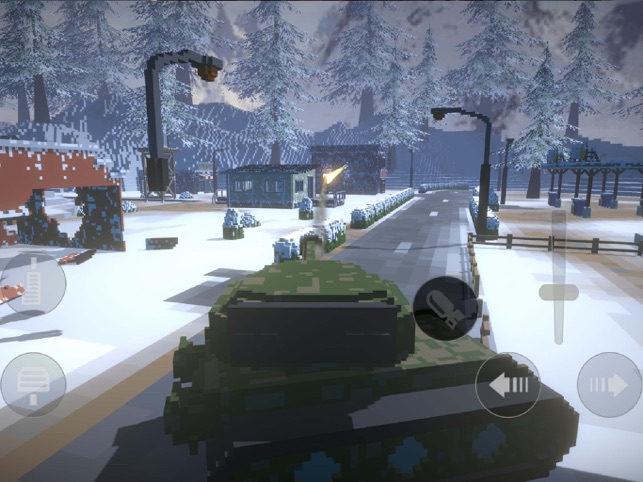Fire the tank shell button

[x=446, y=307]
